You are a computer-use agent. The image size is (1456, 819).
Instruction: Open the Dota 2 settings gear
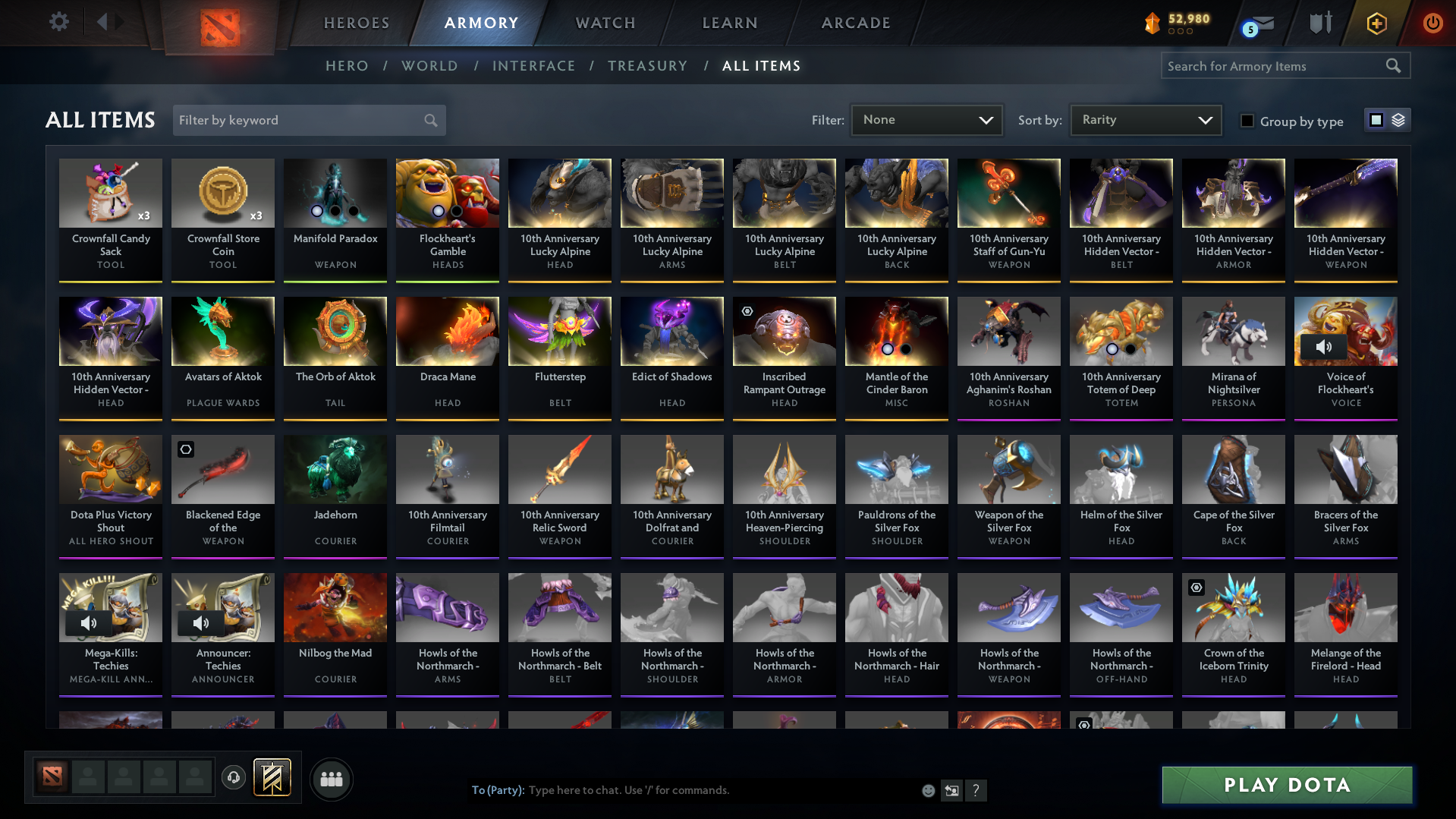click(58, 22)
